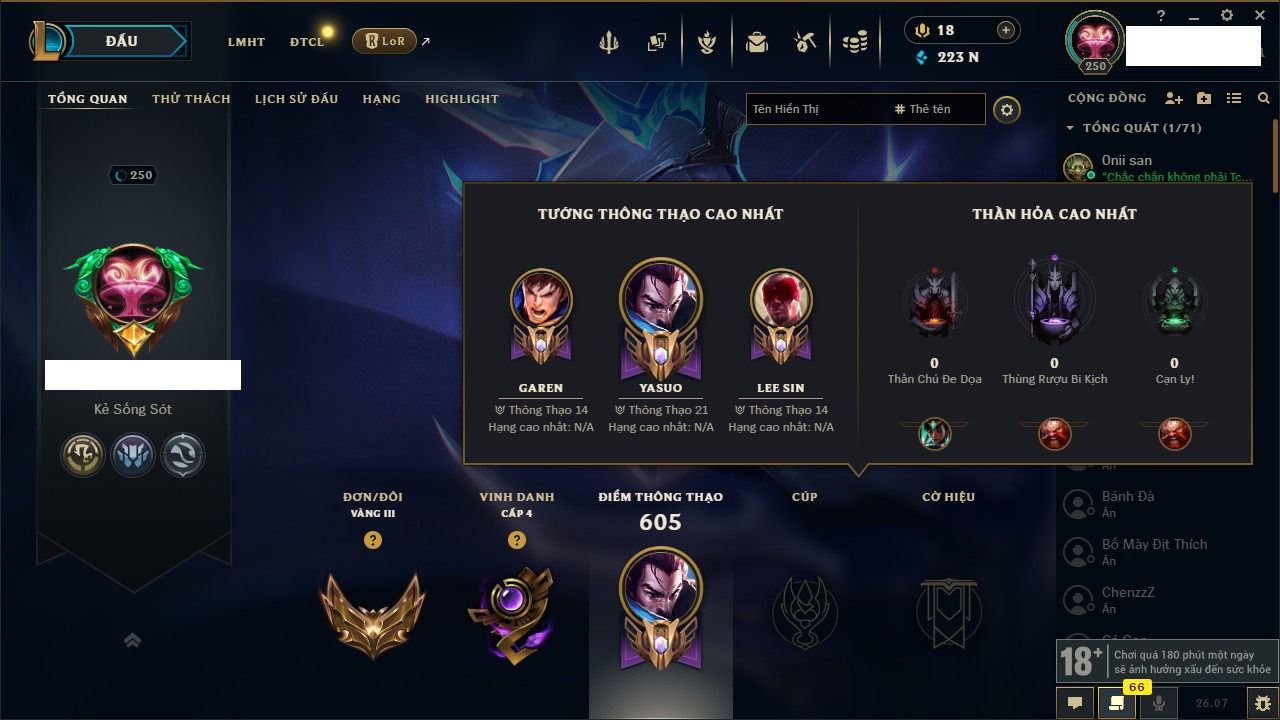Image resolution: width=1280 pixels, height=720 pixels.
Task: Click the plus button to buy RP
Action: pyautogui.click(x=1005, y=30)
